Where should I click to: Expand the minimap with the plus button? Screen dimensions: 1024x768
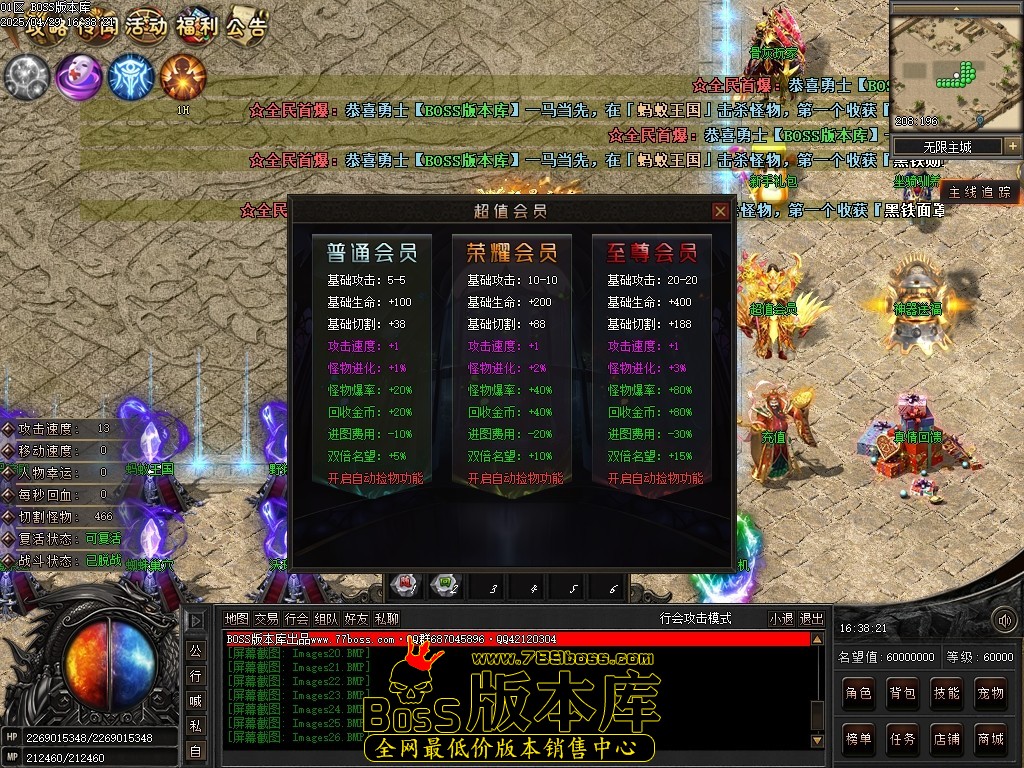(x=1012, y=146)
